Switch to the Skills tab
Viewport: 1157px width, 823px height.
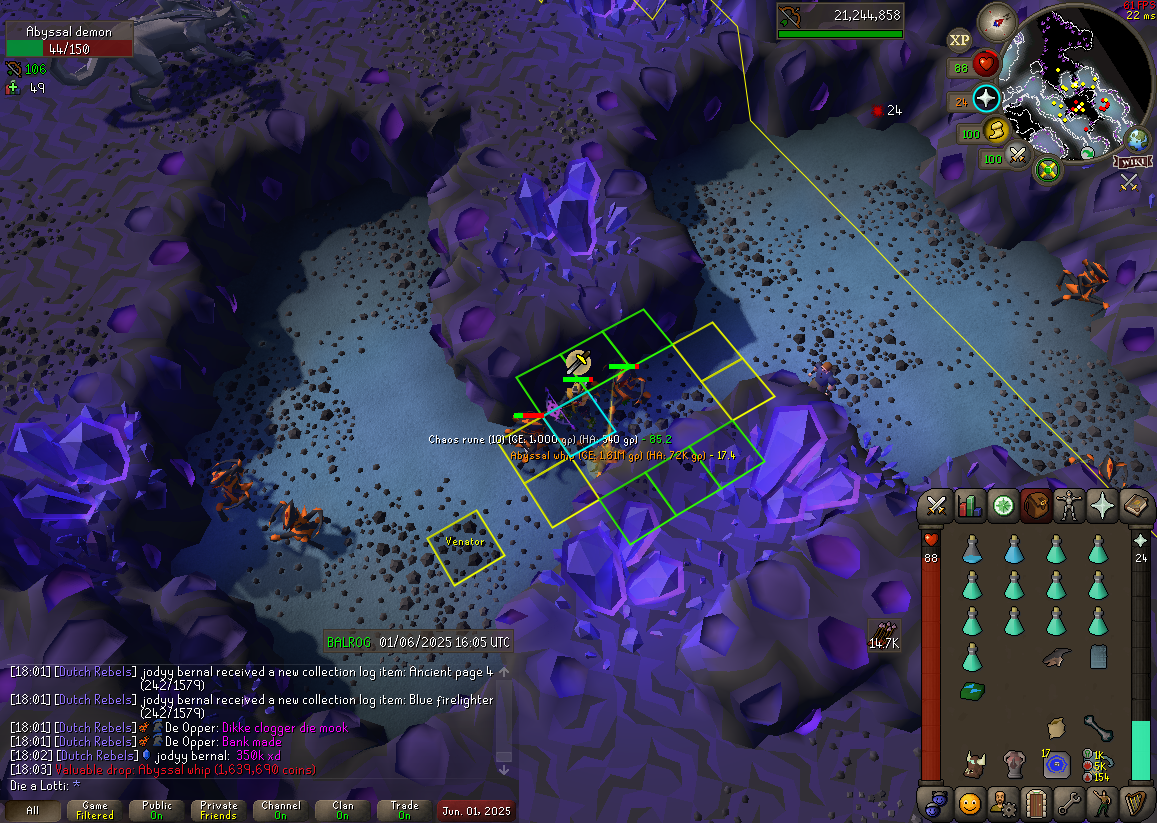970,506
